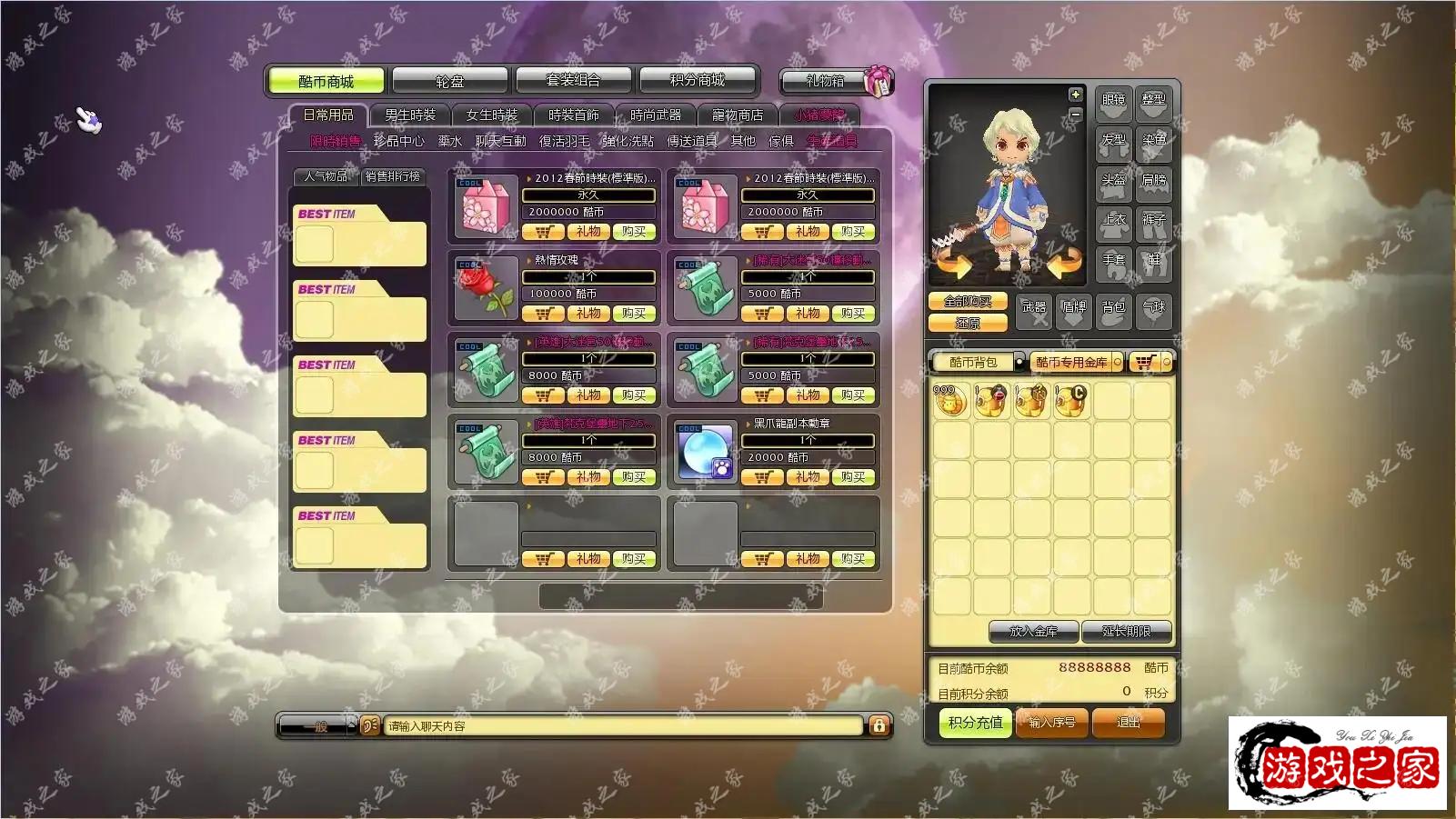
Task: Show the 男生時裝 category
Action: [x=410, y=115]
